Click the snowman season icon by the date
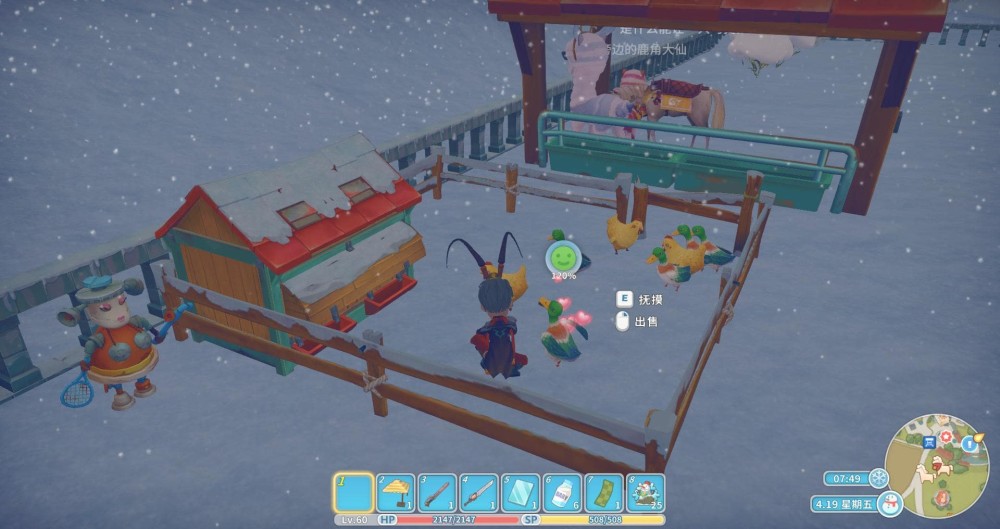The height and width of the screenshot is (529, 1000). pos(890,505)
